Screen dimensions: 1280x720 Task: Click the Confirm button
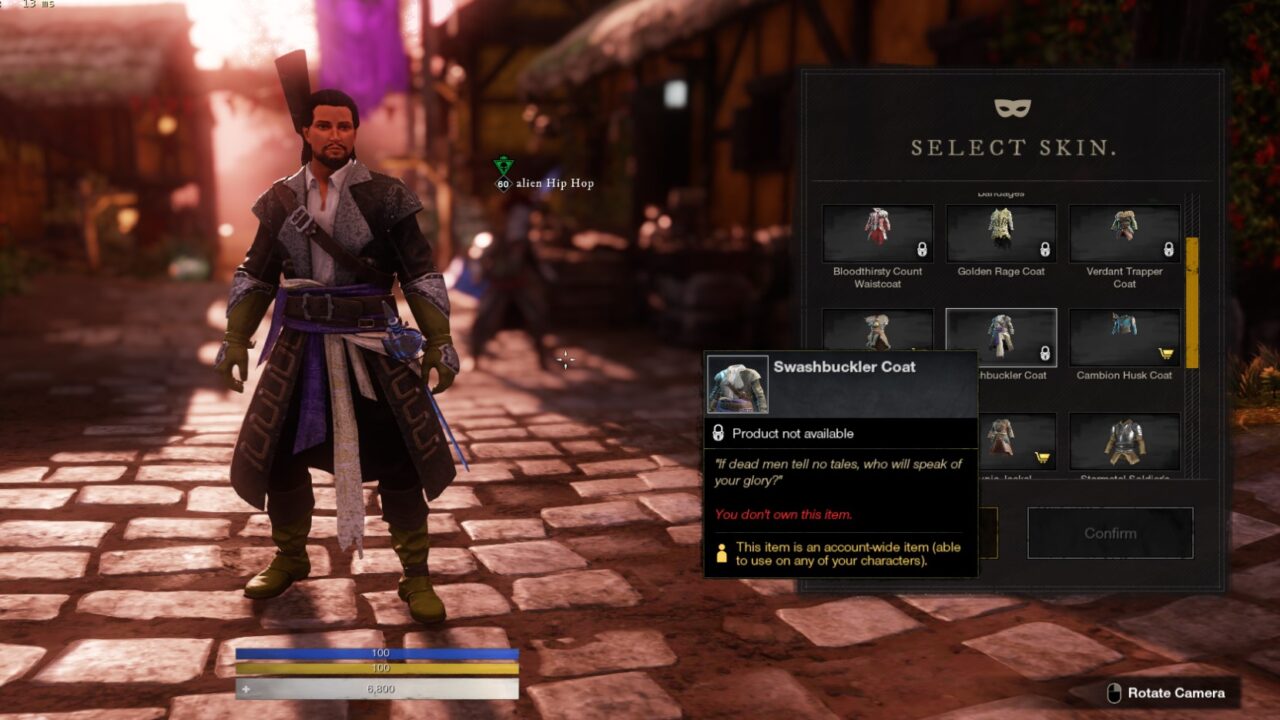coord(1110,533)
